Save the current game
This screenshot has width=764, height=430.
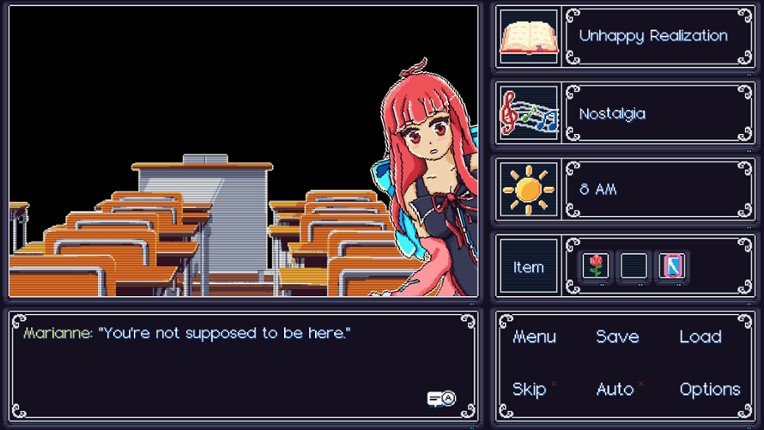click(617, 337)
